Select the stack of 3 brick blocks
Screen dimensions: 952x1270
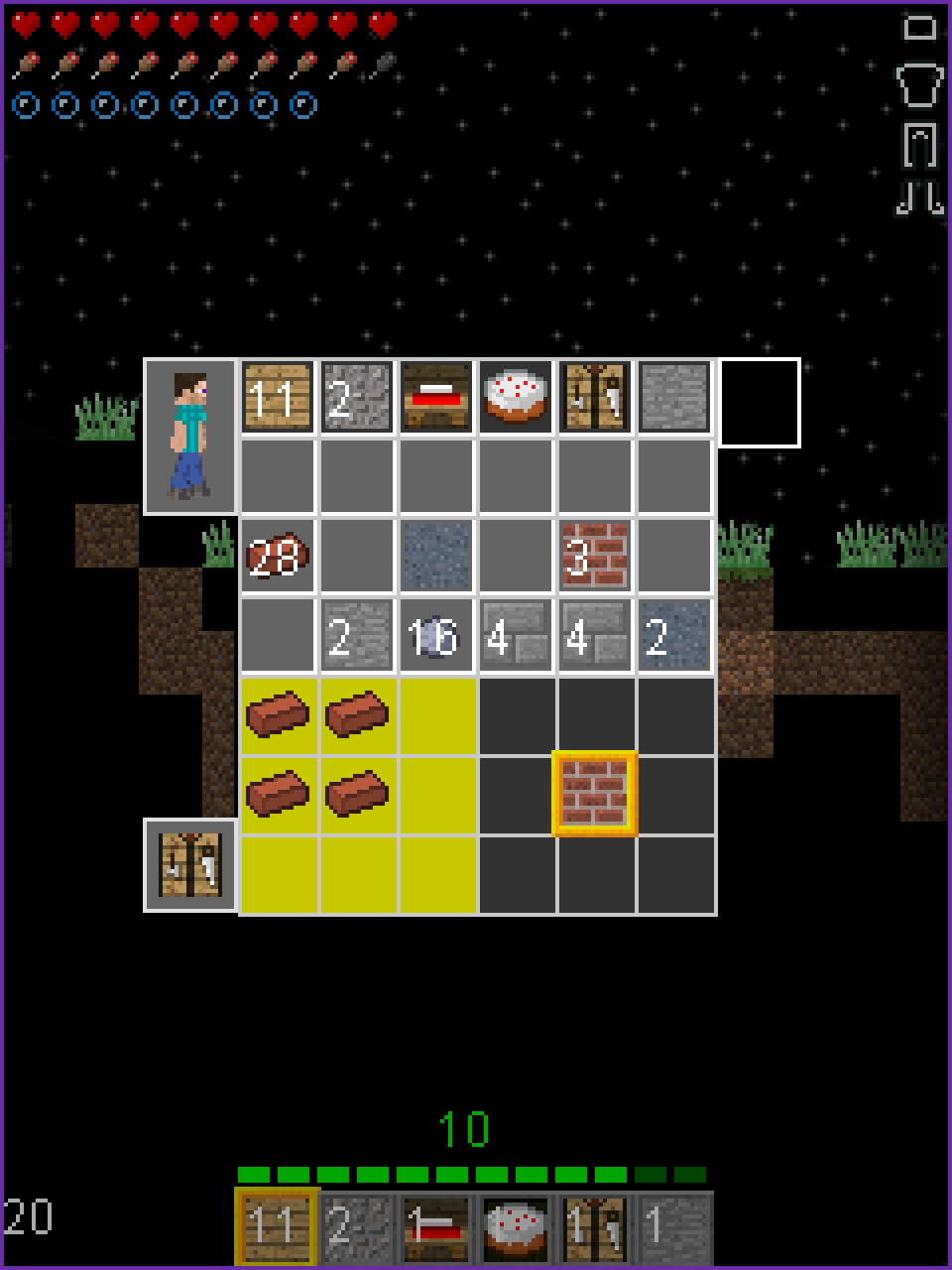(595, 557)
